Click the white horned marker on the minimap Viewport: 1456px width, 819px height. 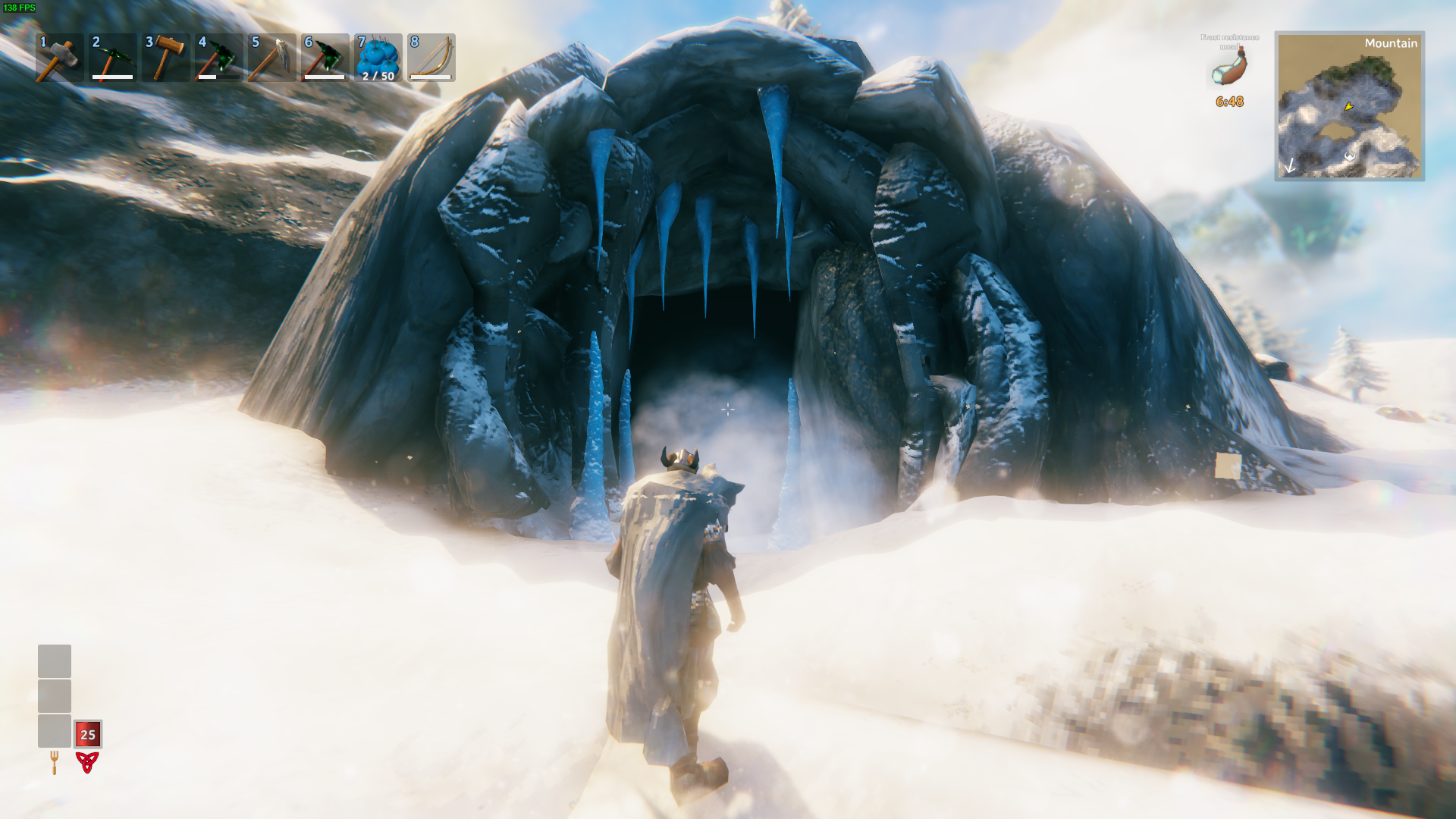point(1350,156)
